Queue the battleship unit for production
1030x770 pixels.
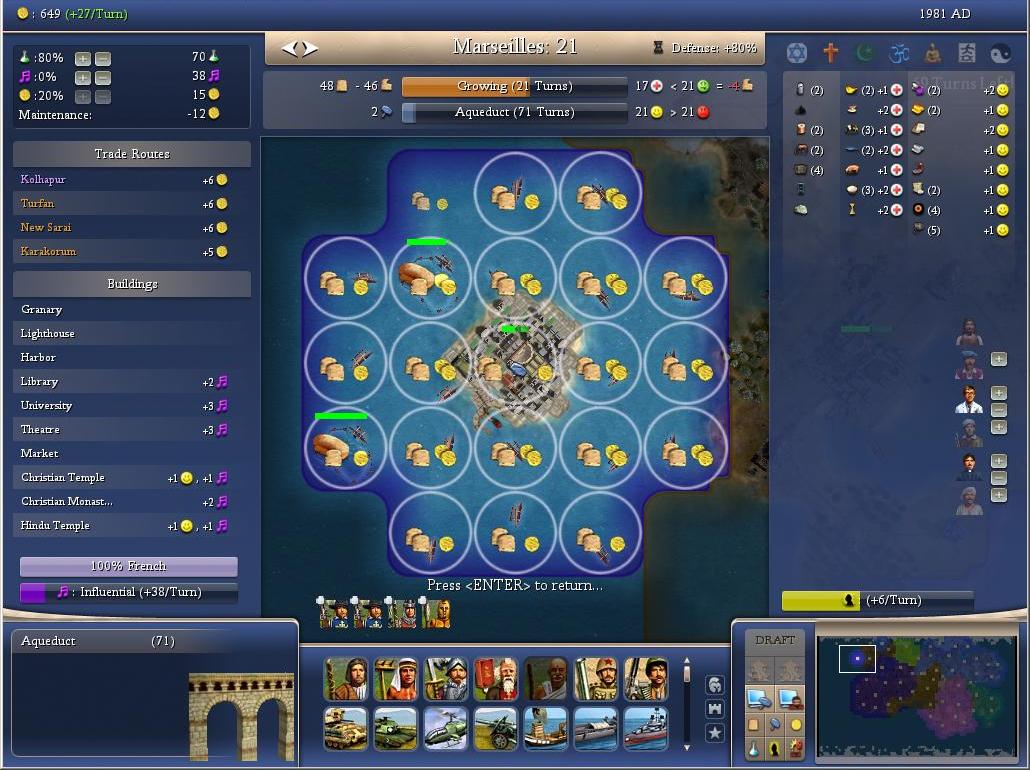645,728
